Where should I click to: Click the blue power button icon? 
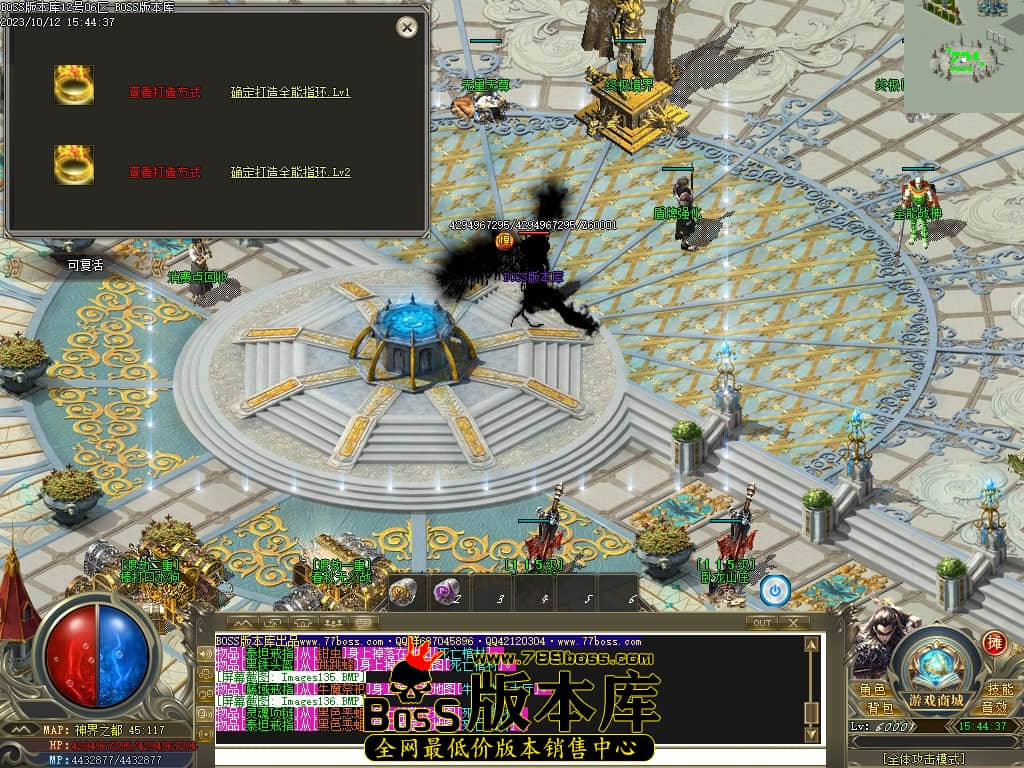774,590
